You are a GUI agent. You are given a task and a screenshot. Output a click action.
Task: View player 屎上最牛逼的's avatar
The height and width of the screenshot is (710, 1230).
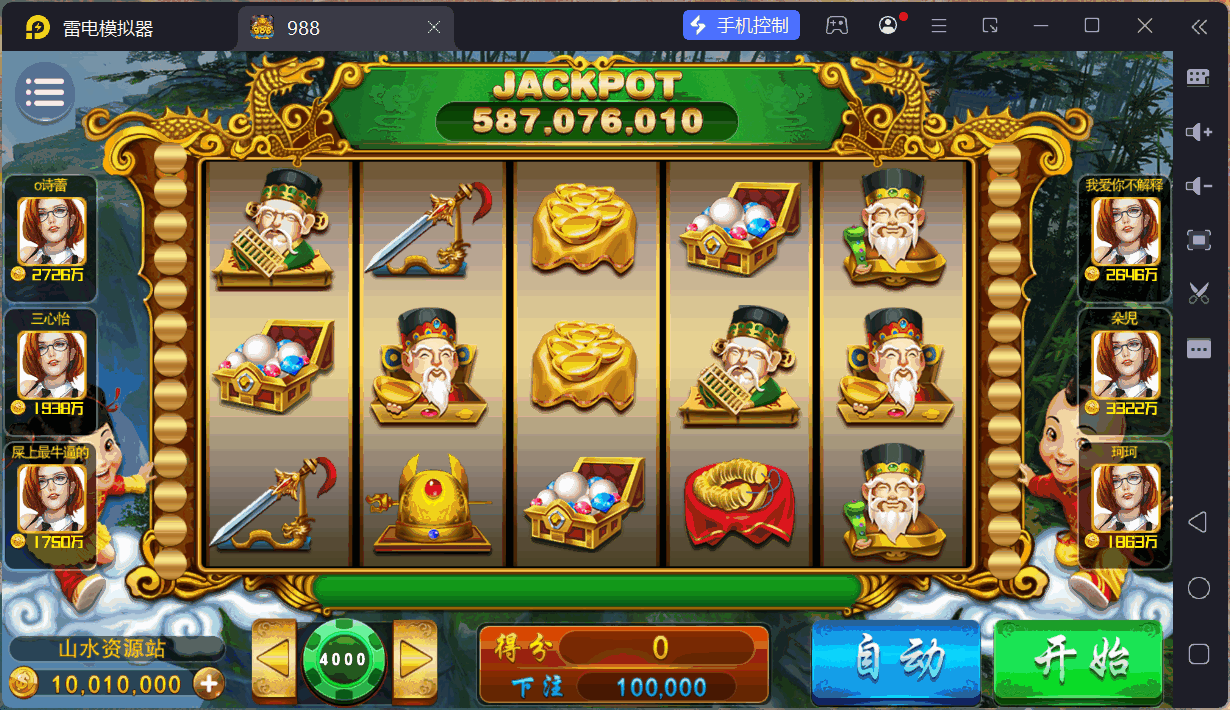51,498
